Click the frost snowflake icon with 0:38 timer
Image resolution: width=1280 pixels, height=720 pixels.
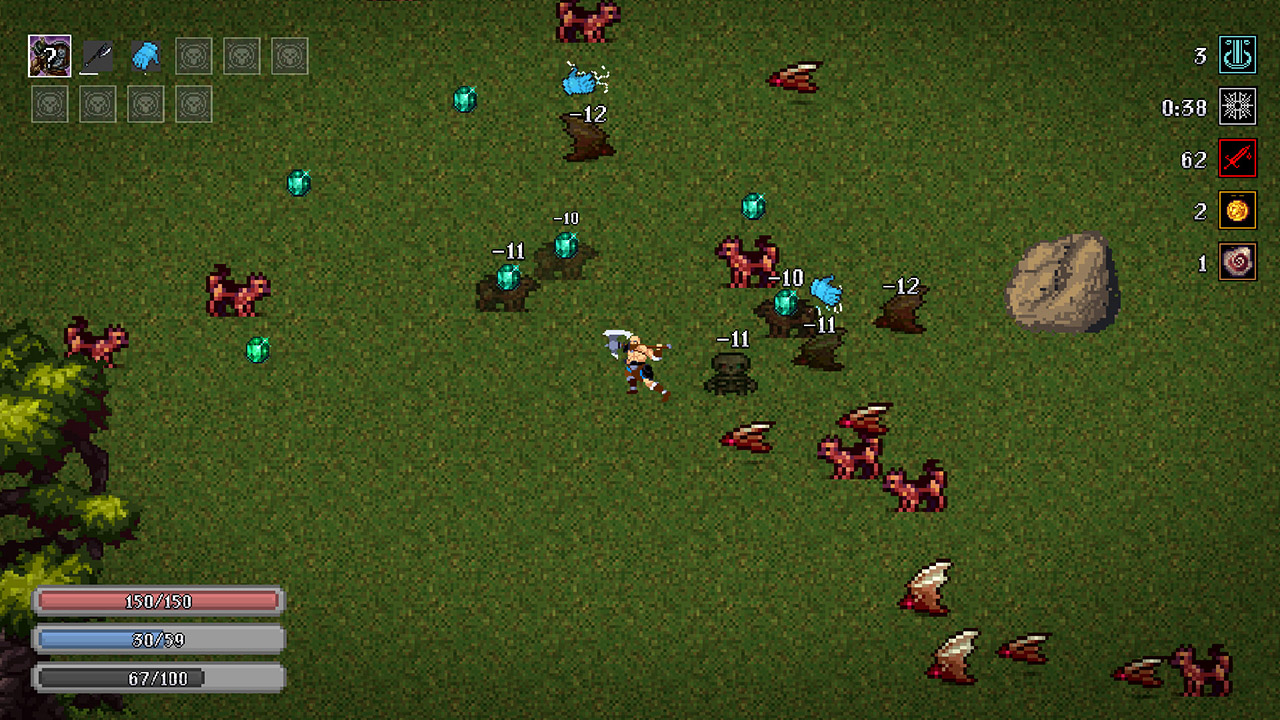click(1238, 108)
